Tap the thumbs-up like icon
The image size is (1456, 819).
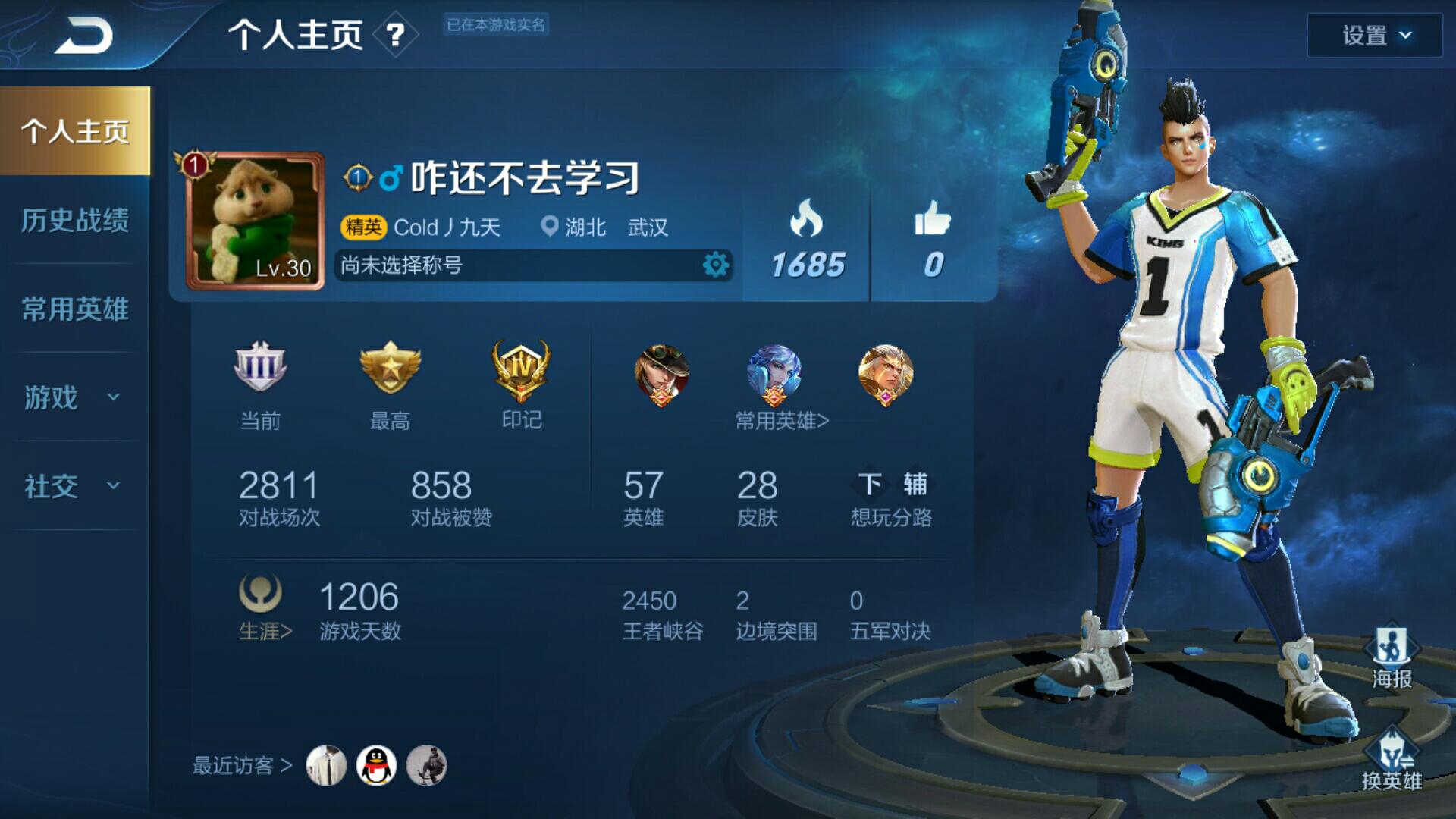tap(932, 219)
